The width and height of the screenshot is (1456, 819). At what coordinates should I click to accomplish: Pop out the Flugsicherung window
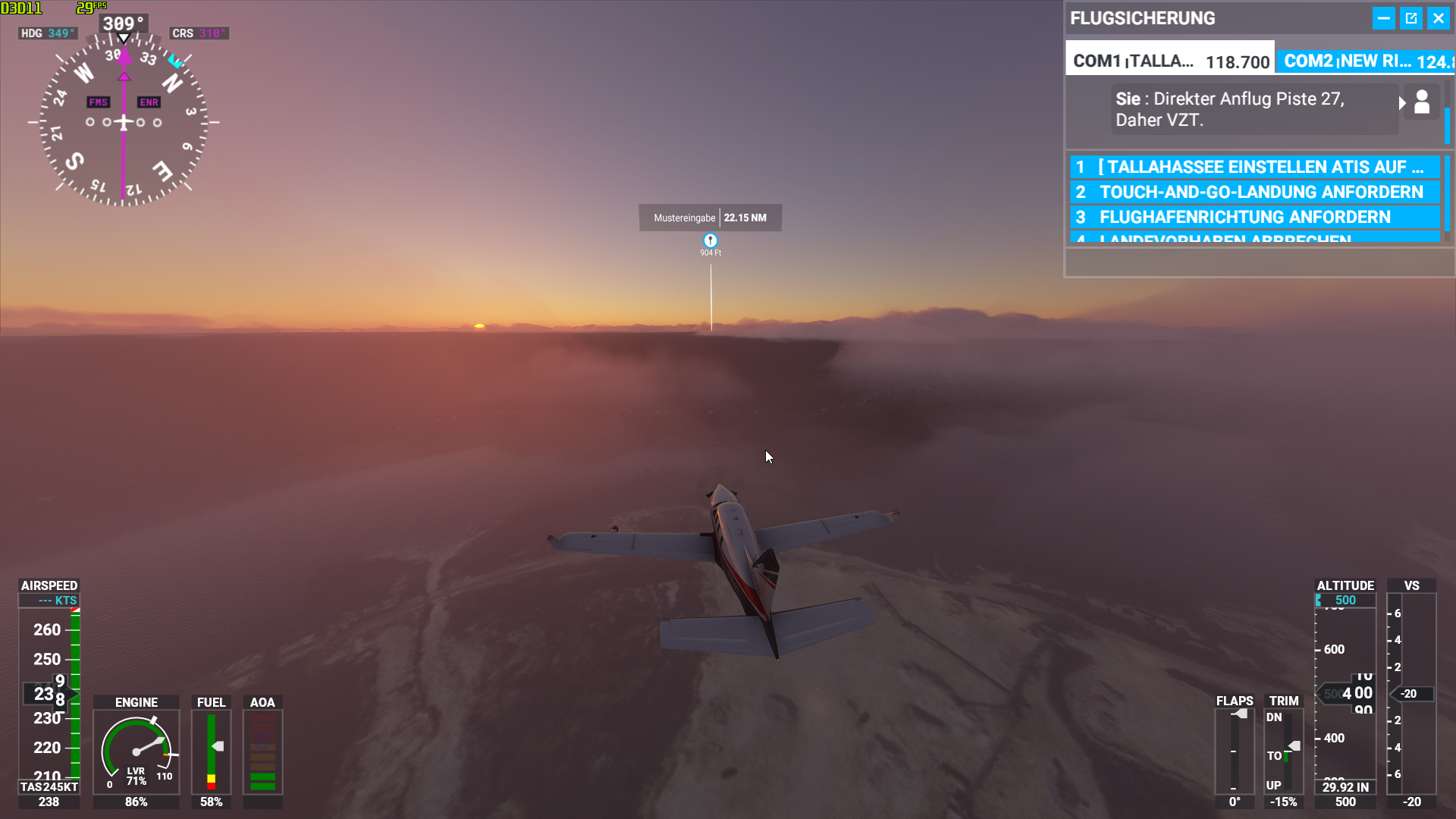(x=1411, y=17)
